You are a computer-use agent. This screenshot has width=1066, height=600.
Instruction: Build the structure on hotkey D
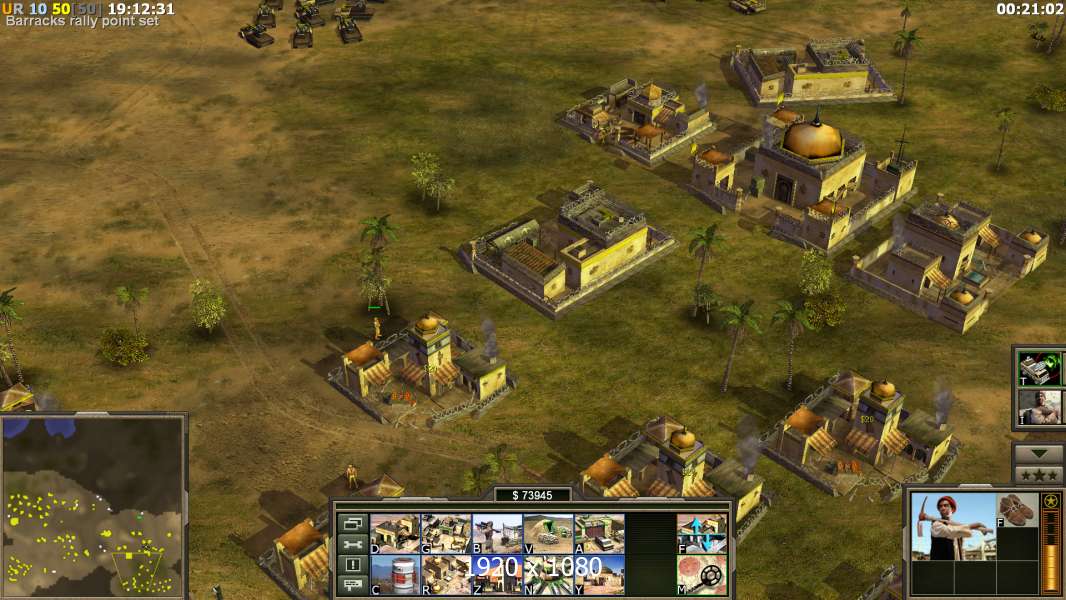pyautogui.click(x=394, y=533)
